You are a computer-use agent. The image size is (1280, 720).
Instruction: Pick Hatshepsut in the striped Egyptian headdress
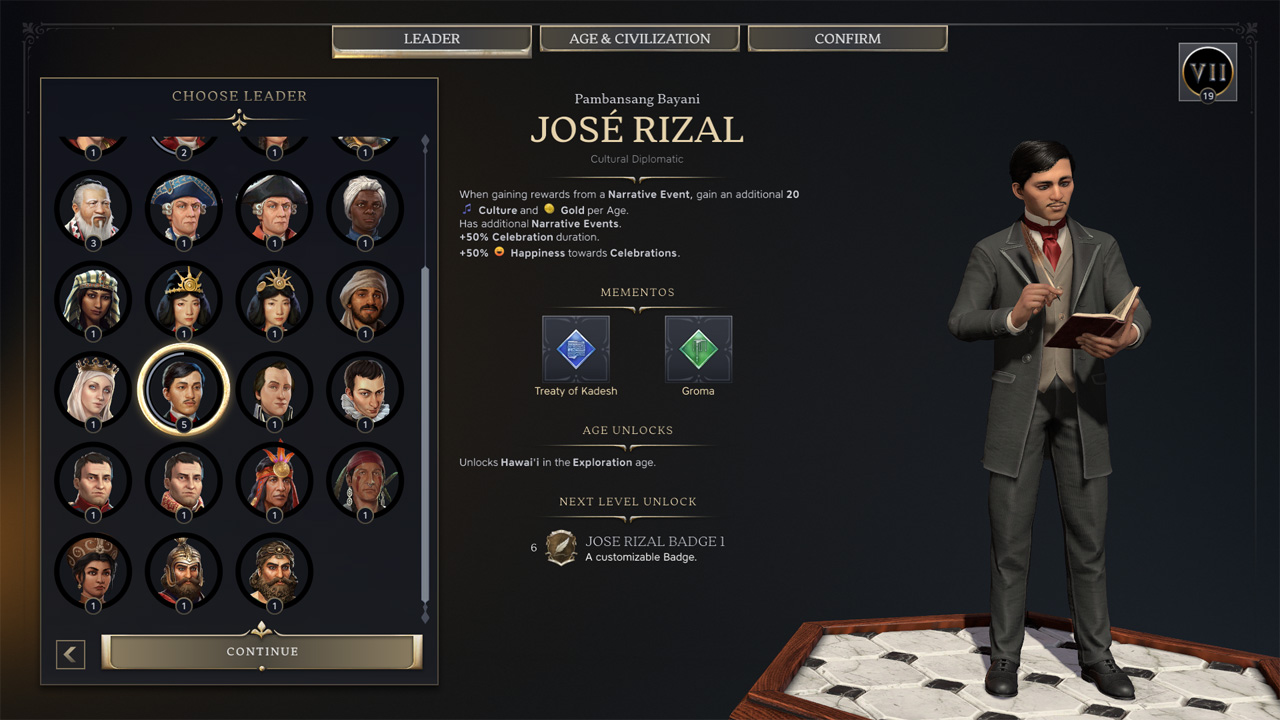tap(93, 299)
